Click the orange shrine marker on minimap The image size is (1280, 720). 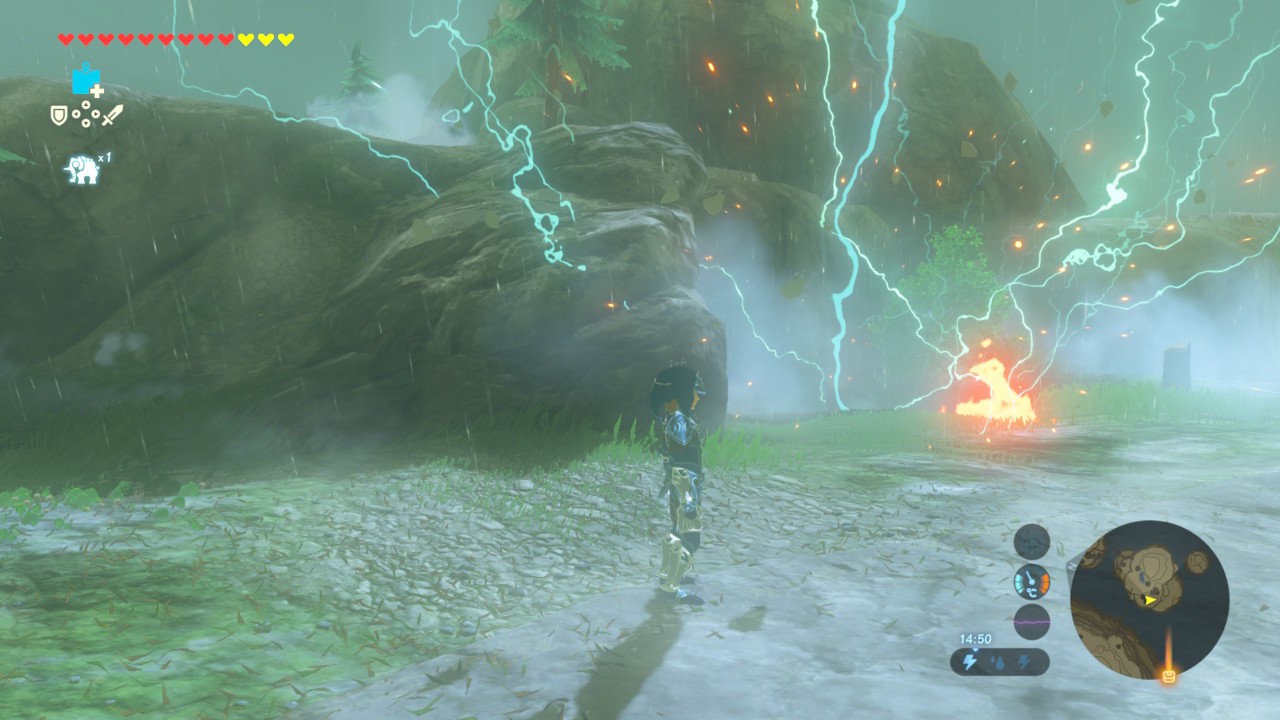[x=1167, y=677]
